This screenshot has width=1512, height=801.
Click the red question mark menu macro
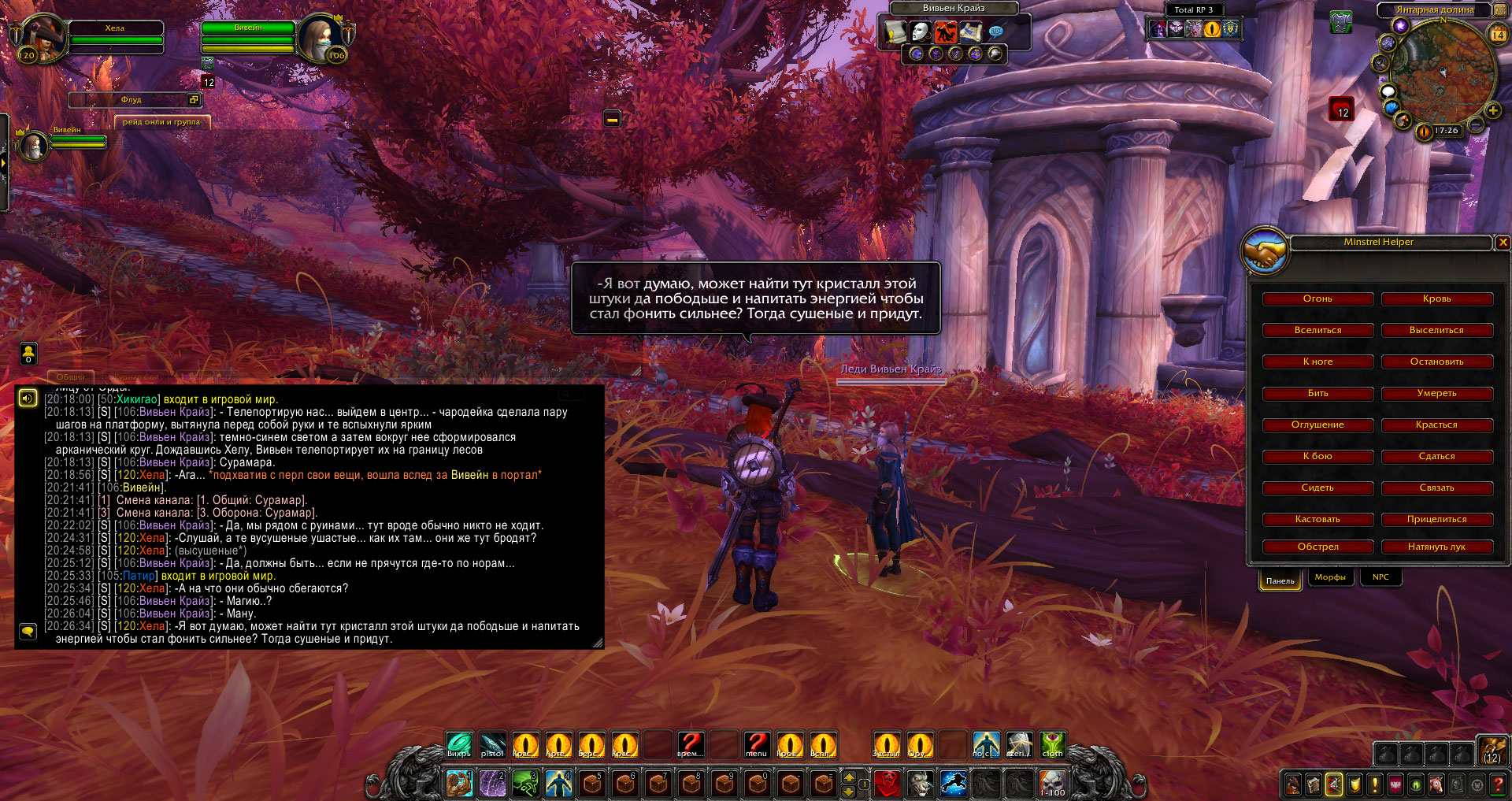tap(757, 744)
